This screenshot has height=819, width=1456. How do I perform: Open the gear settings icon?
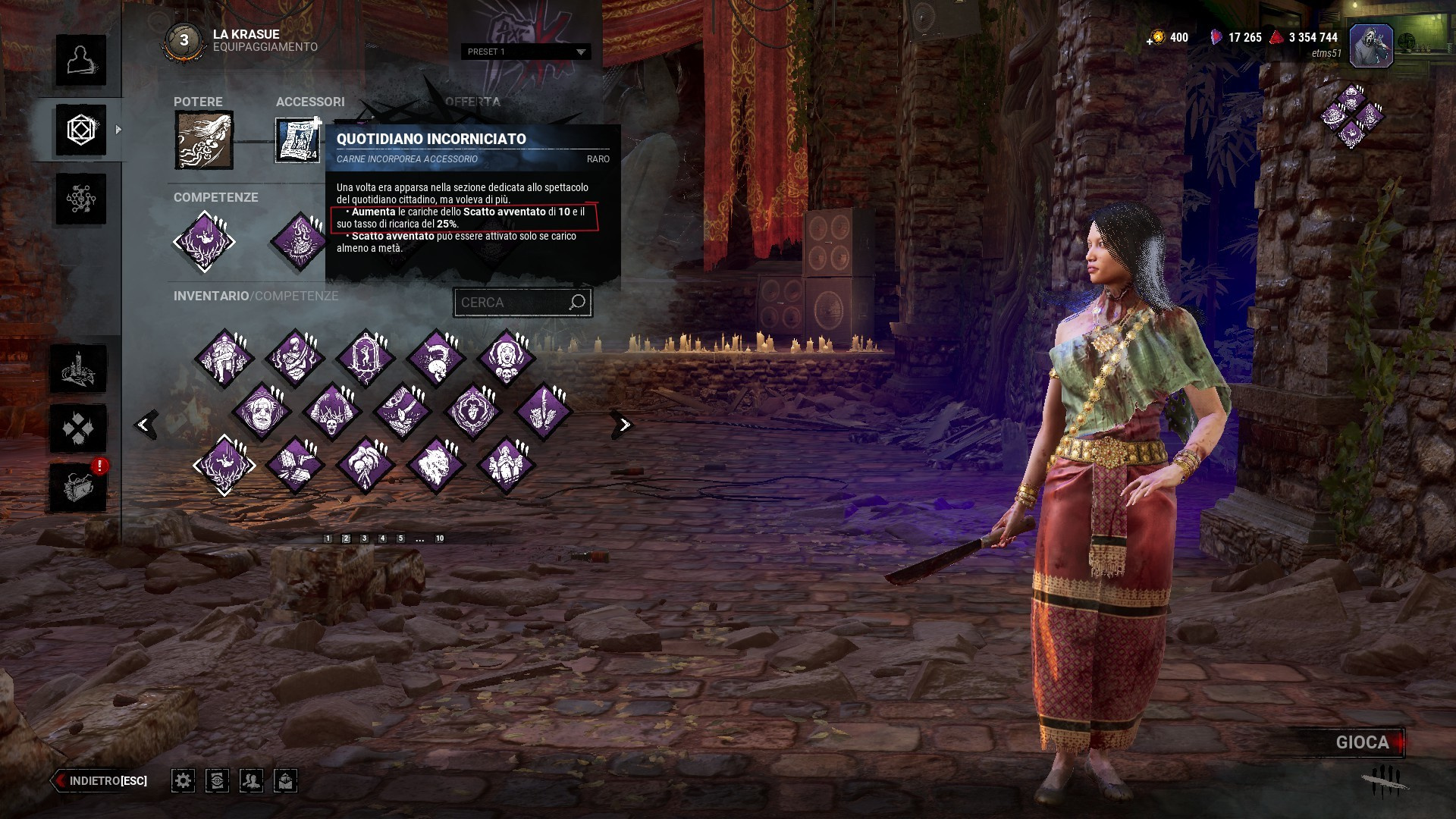183,780
